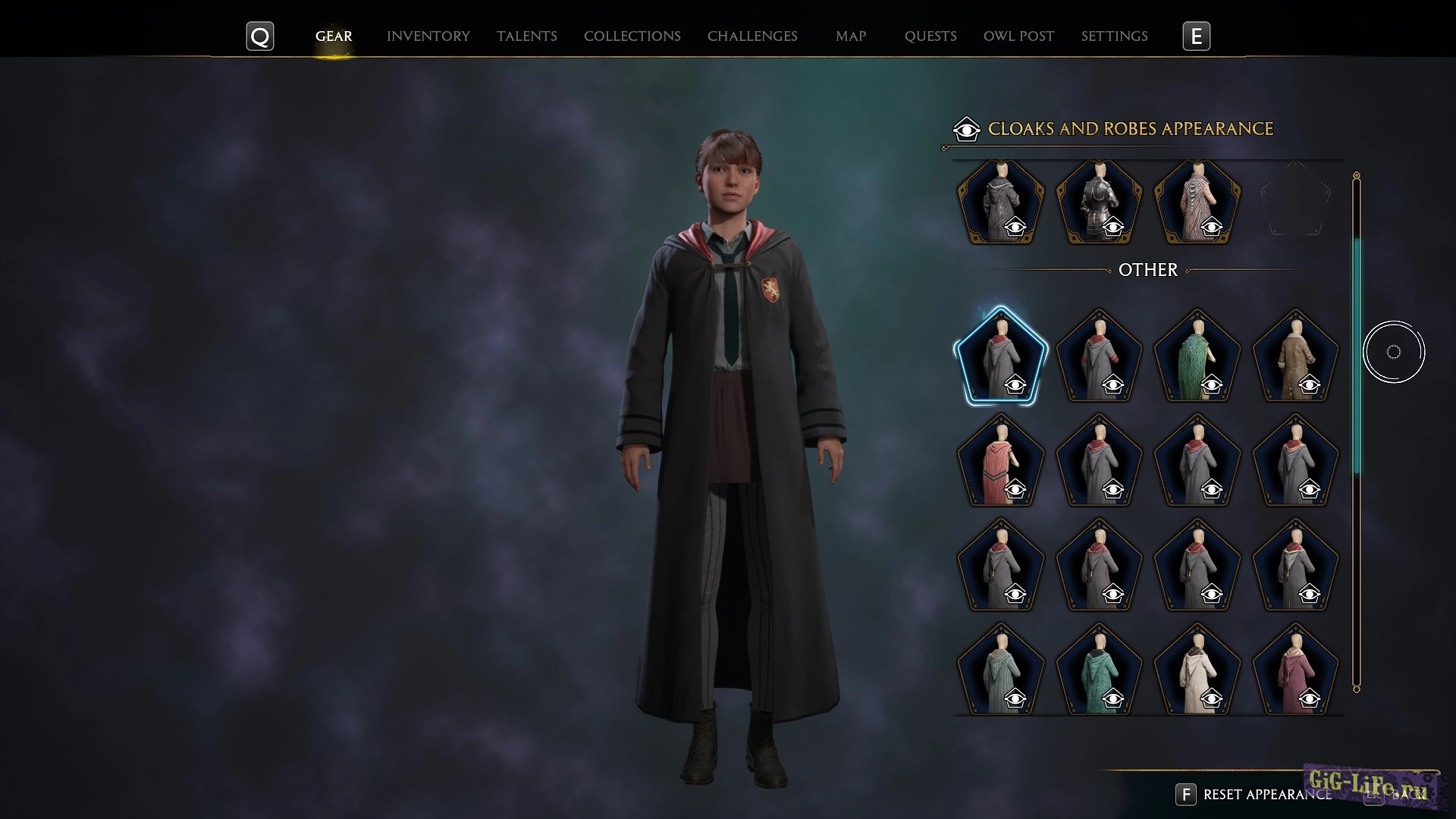This screenshot has width=1456, height=819.
Task: Switch to the Settings tab
Action: pos(1114,36)
